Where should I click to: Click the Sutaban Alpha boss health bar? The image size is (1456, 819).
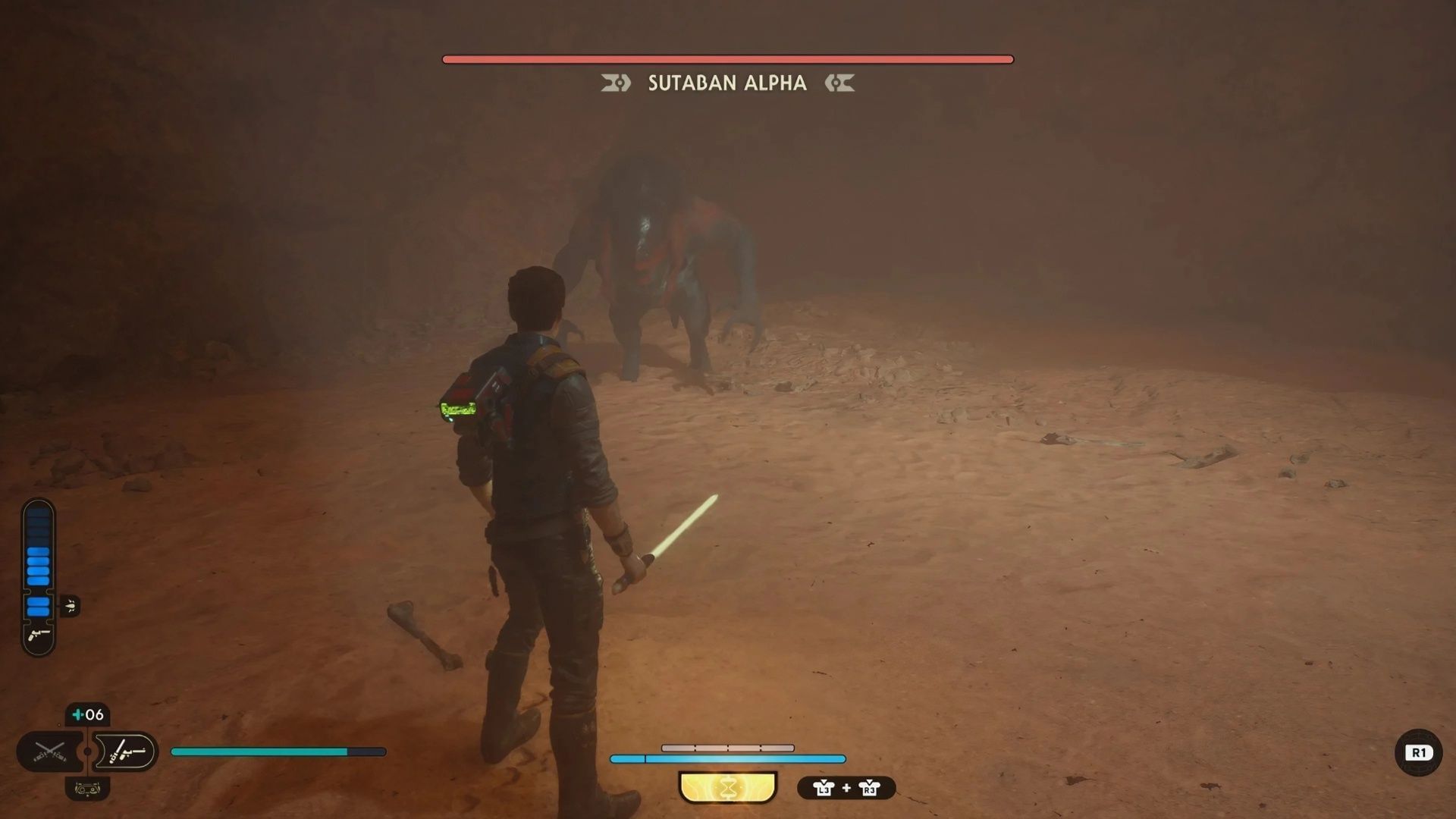(726, 57)
